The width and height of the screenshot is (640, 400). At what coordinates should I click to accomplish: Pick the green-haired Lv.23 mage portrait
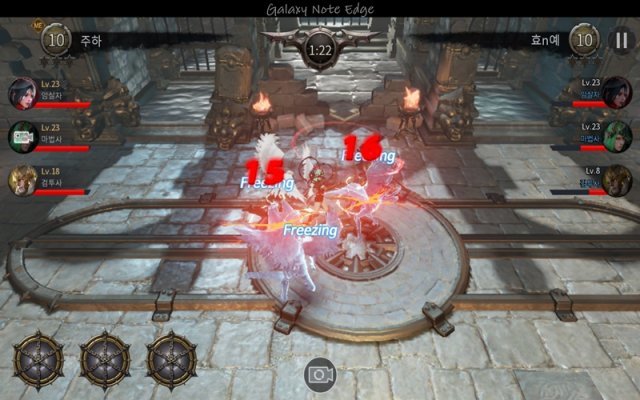618,137
